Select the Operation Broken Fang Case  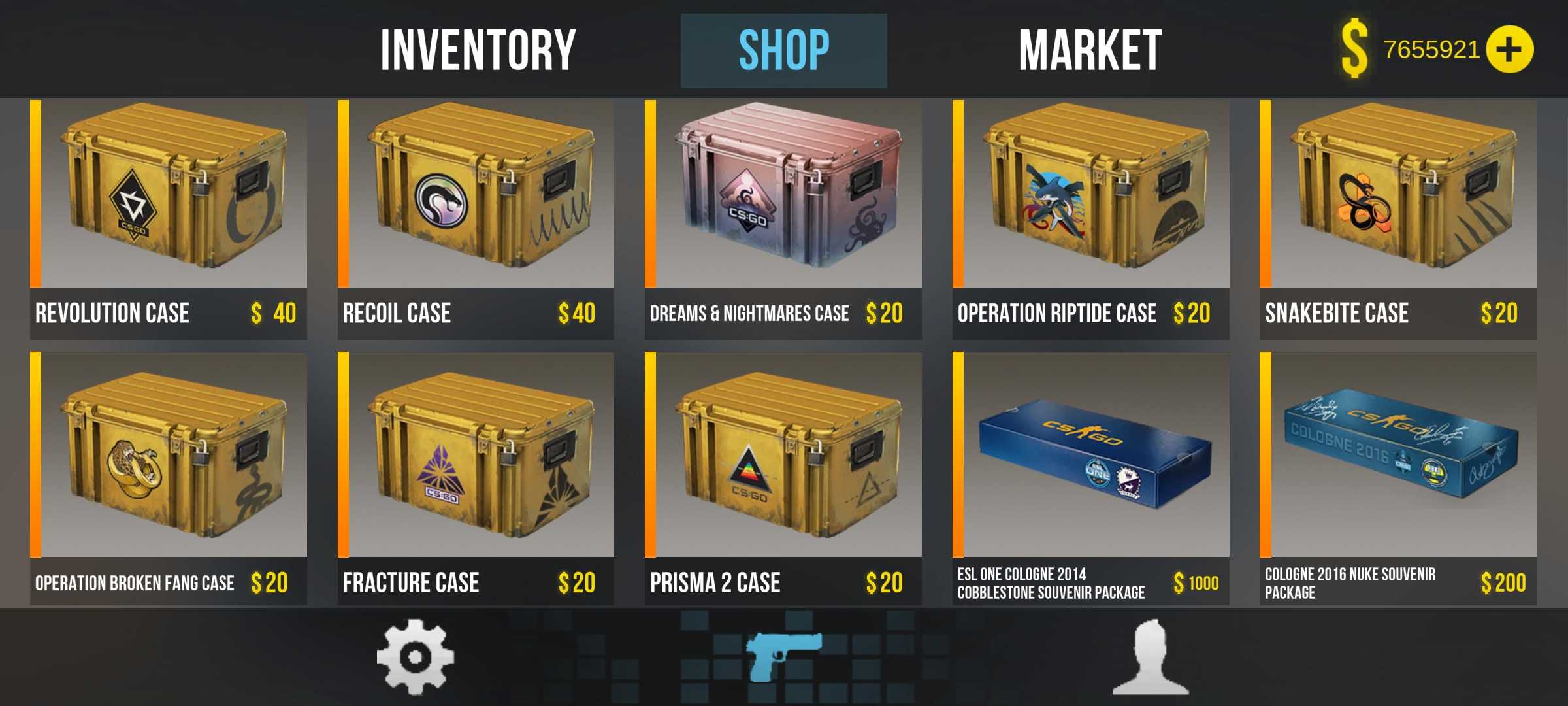coord(169,478)
